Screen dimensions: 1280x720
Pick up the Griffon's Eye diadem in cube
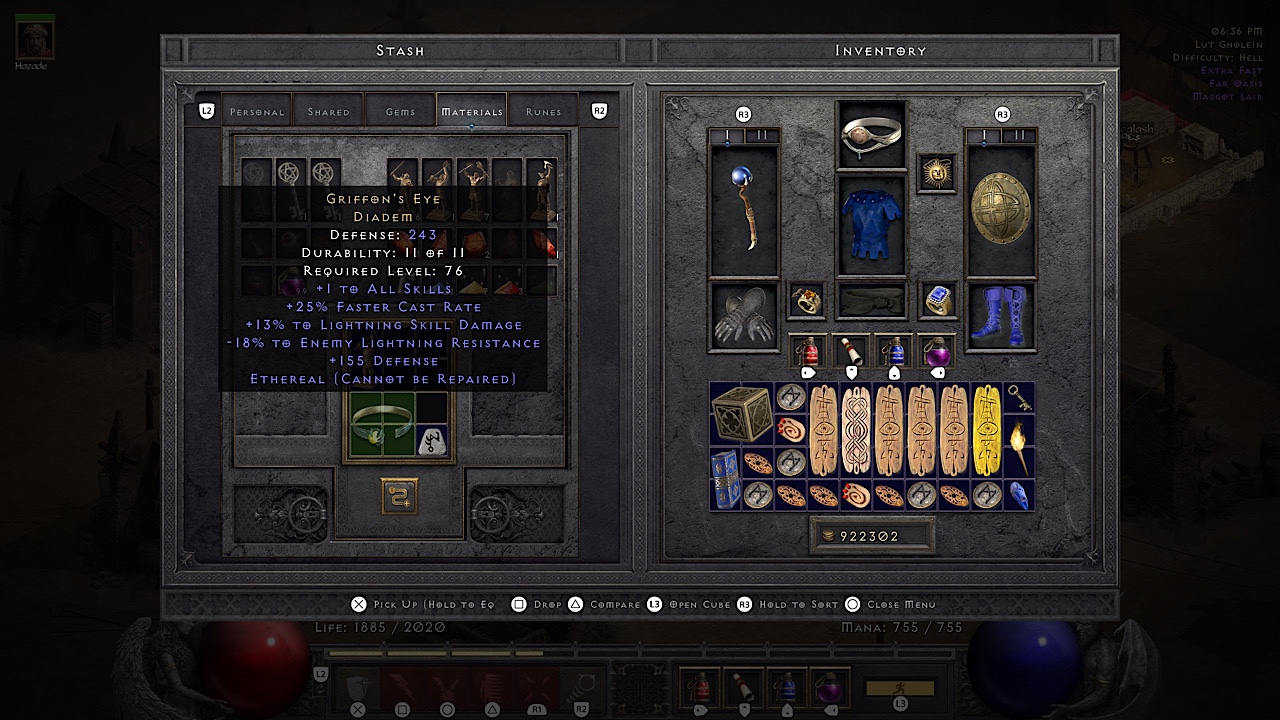[382, 425]
